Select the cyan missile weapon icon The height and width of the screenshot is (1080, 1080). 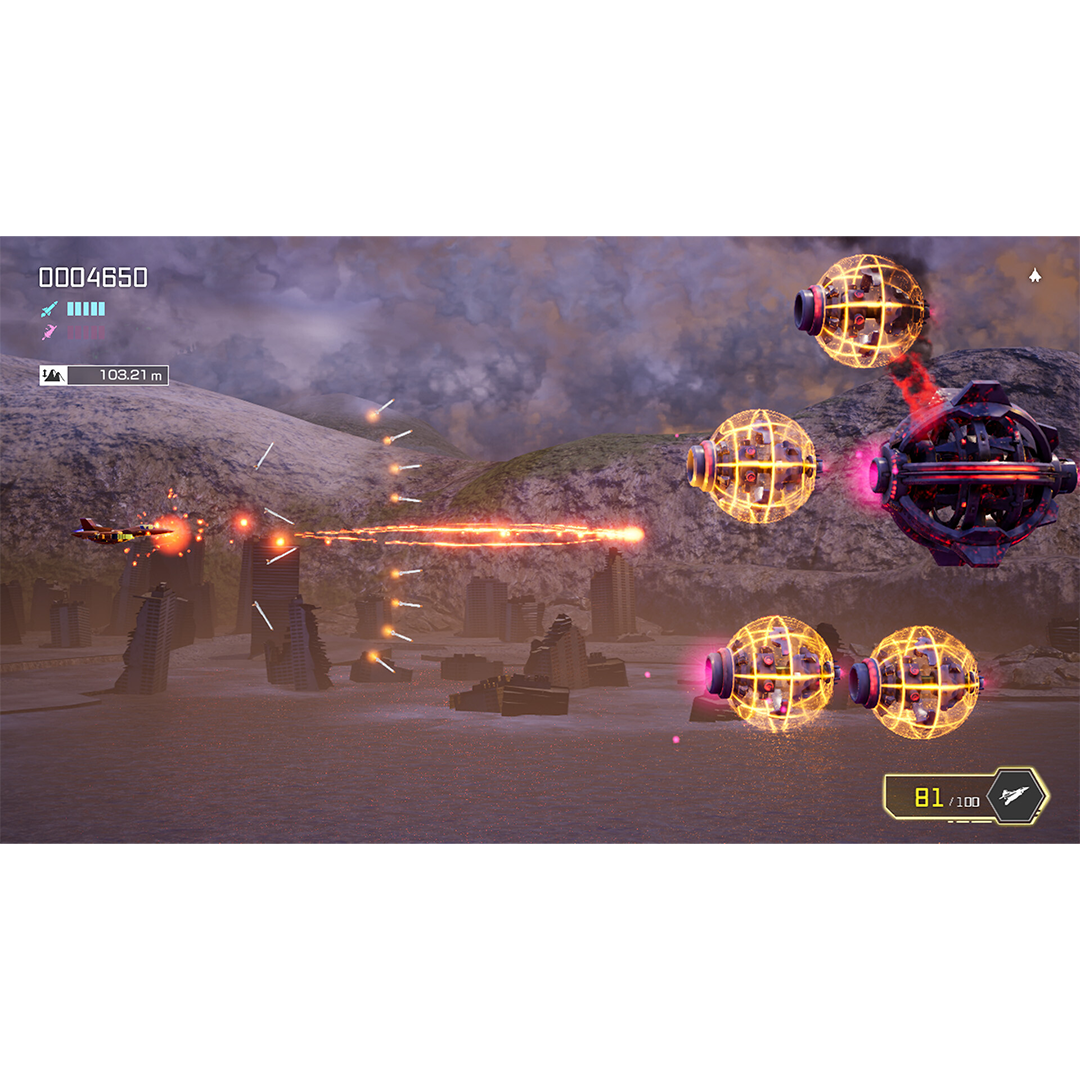point(49,309)
